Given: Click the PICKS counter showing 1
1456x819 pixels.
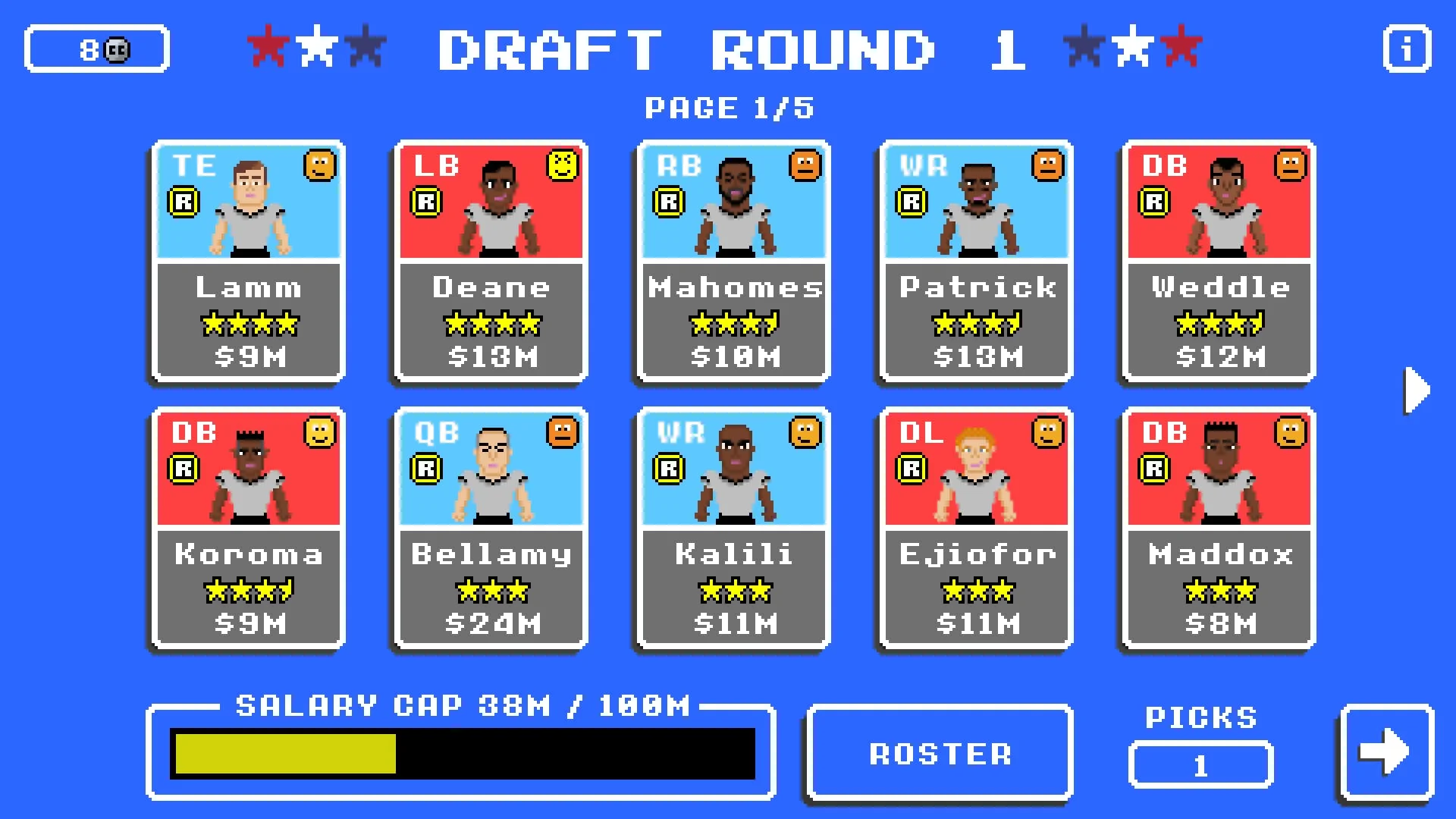Looking at the screenshot, I should tap(1200, 765).
